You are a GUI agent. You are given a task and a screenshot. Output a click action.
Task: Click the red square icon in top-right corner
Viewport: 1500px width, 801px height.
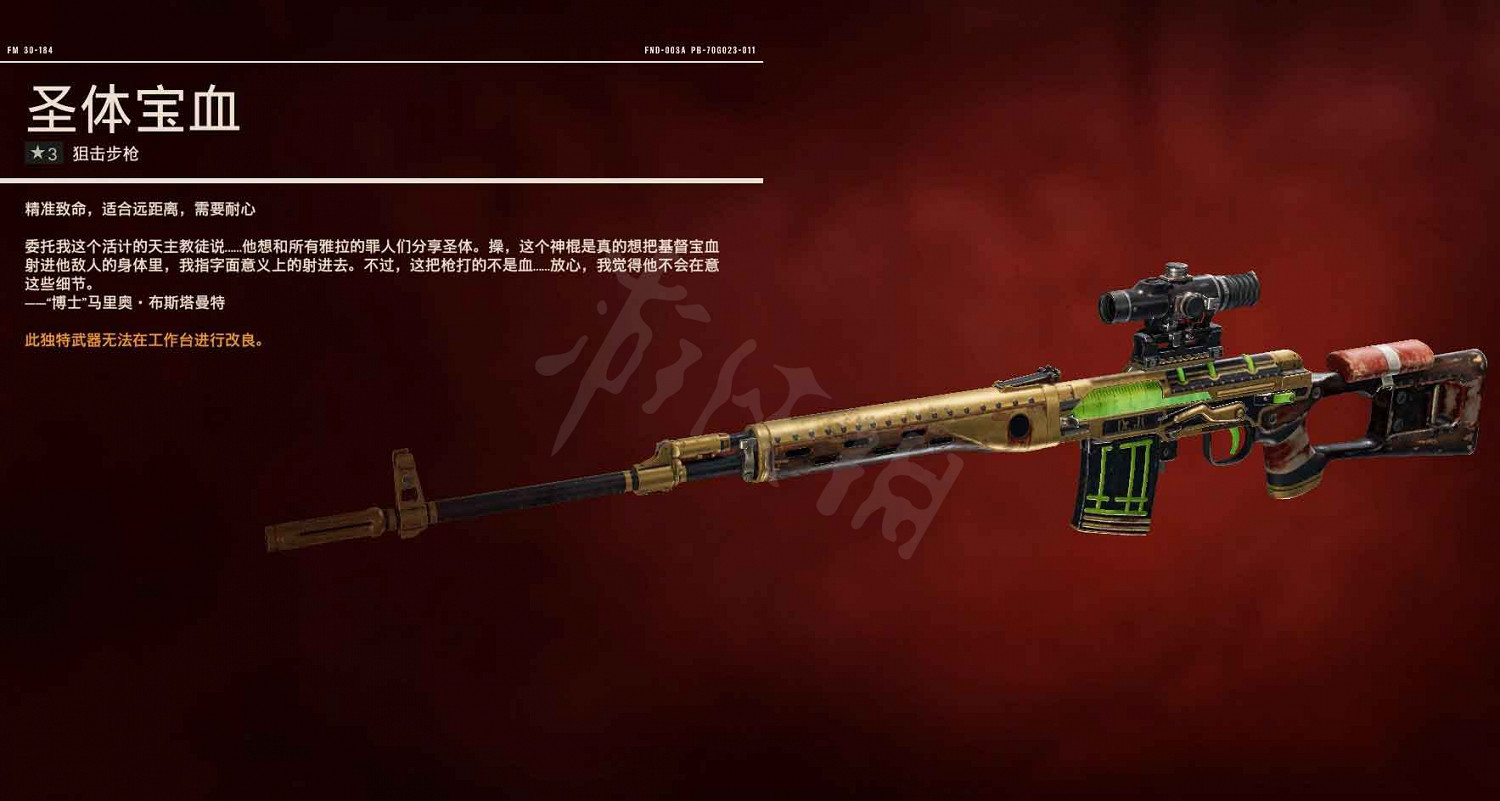(x=1483, y=16)
